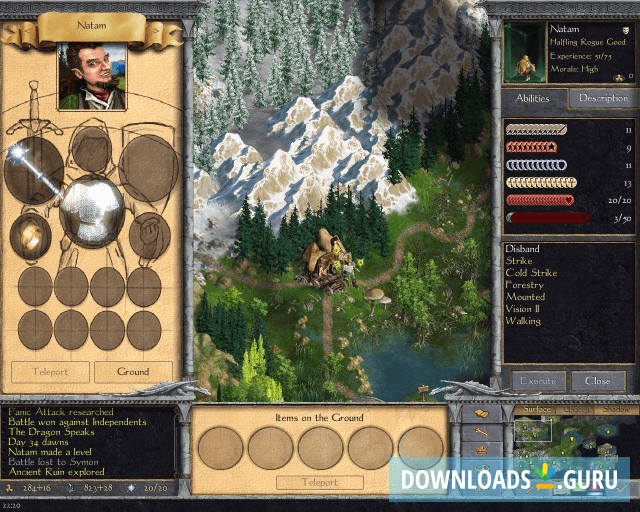Select the chainmail armor slot

[91, 210]
